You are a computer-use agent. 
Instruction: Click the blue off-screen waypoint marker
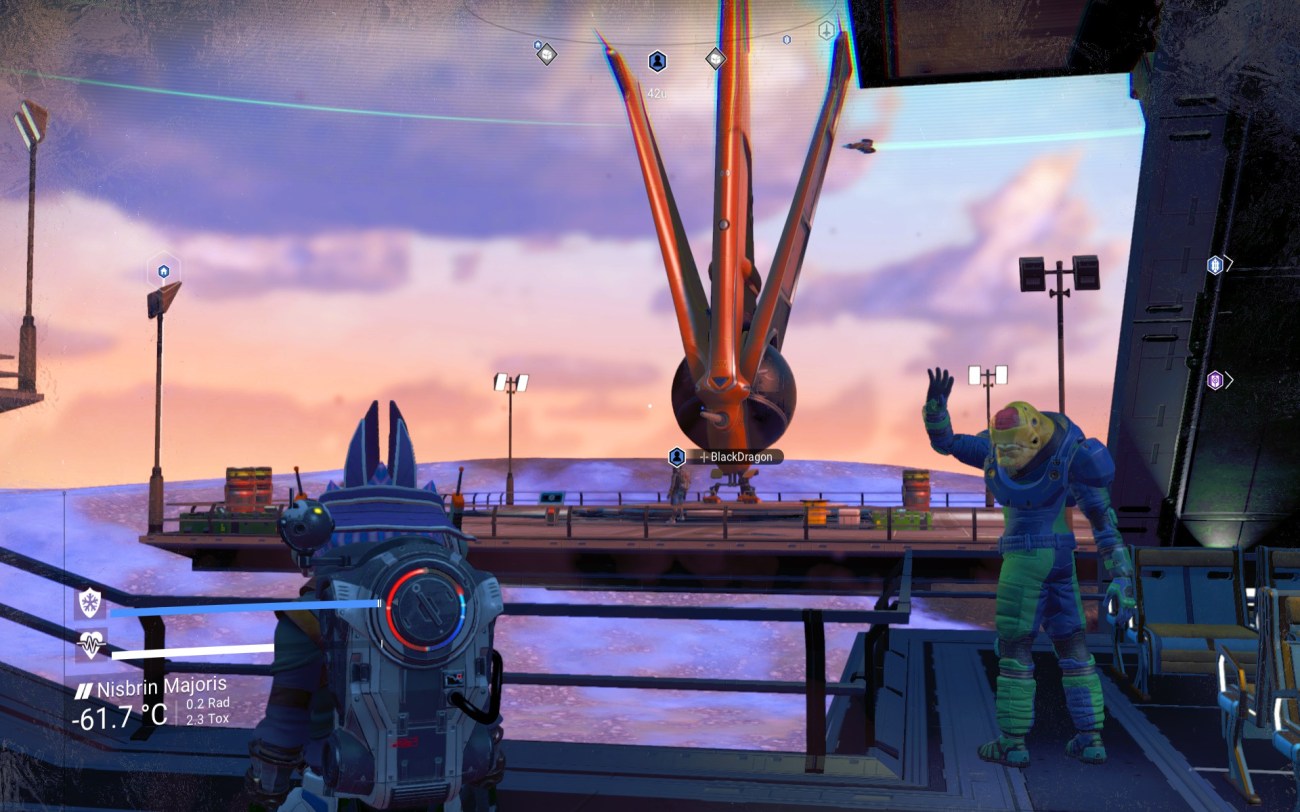click(1215, 265)
